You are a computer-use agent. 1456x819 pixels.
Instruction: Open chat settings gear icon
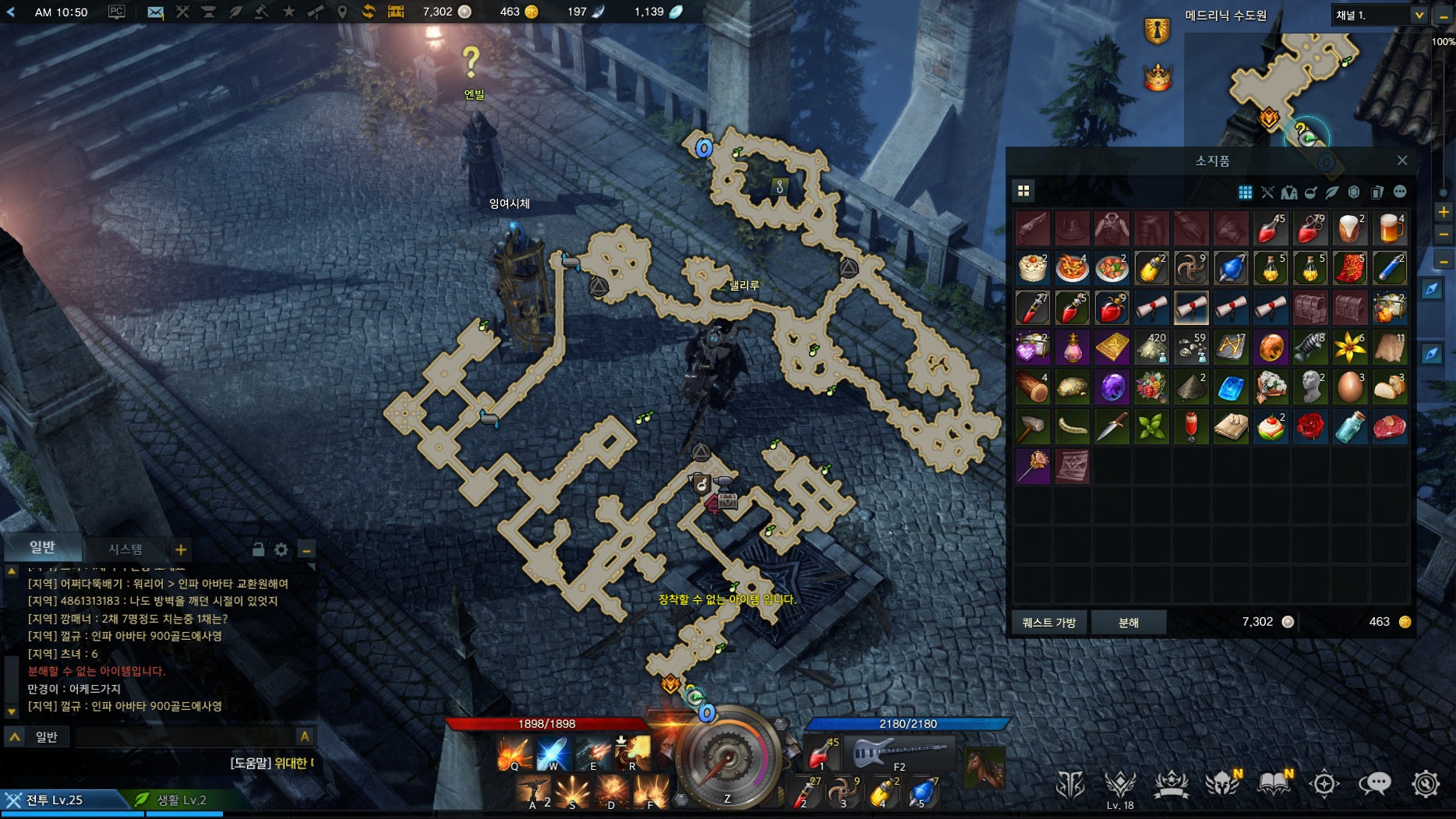click(x=281, y=550)
